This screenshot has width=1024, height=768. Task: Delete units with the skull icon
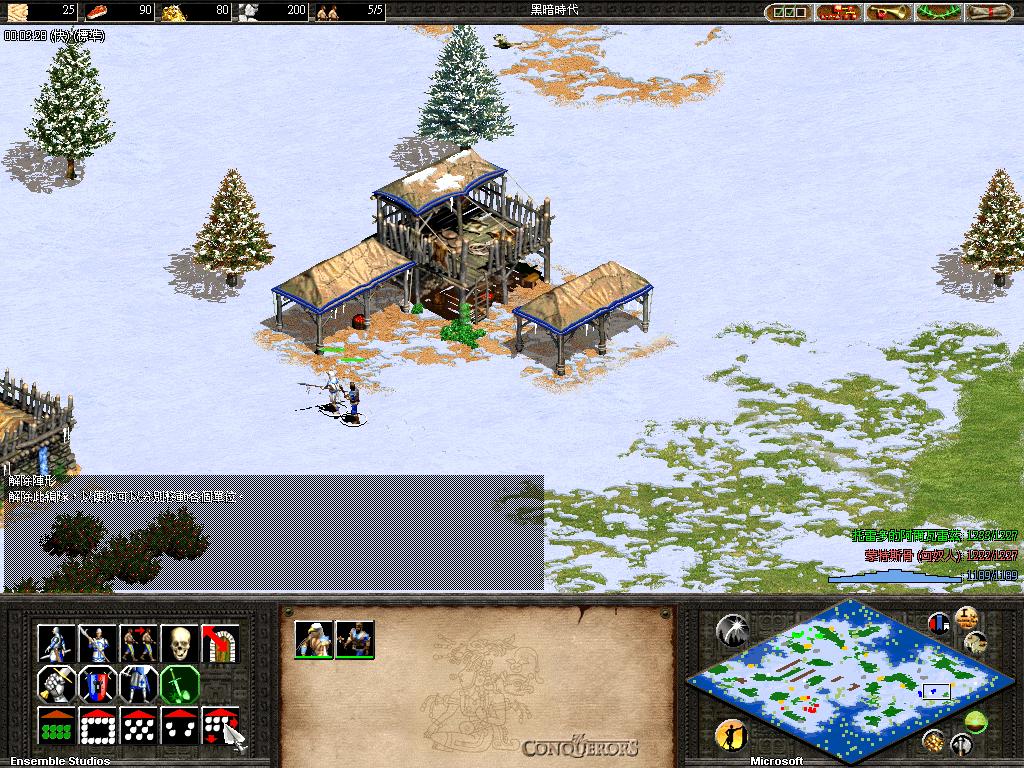coord(180,643)
